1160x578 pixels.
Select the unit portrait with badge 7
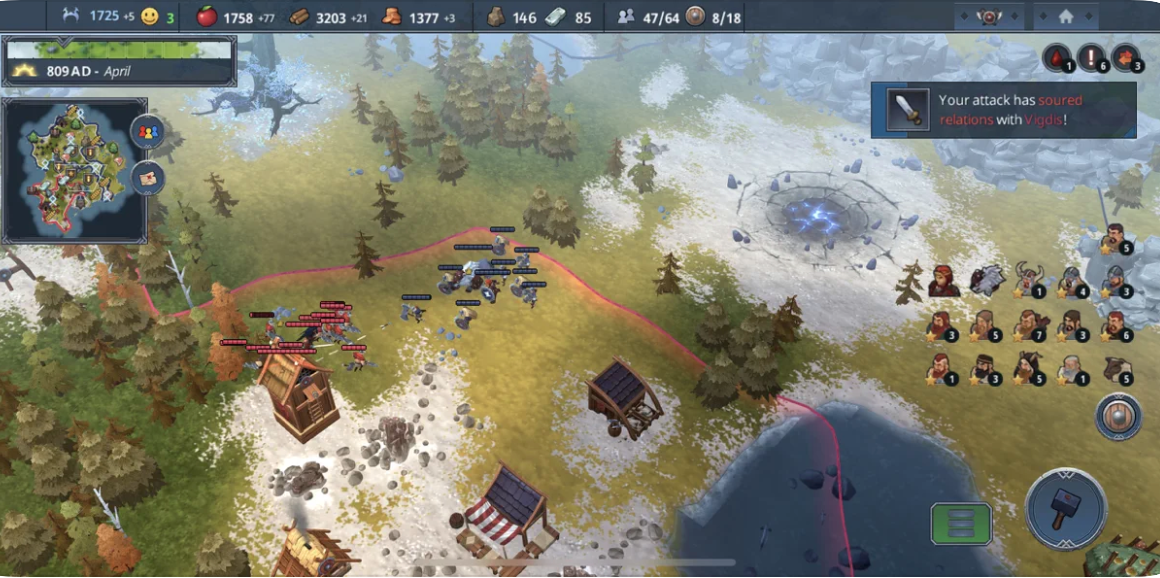[1030, 325]
